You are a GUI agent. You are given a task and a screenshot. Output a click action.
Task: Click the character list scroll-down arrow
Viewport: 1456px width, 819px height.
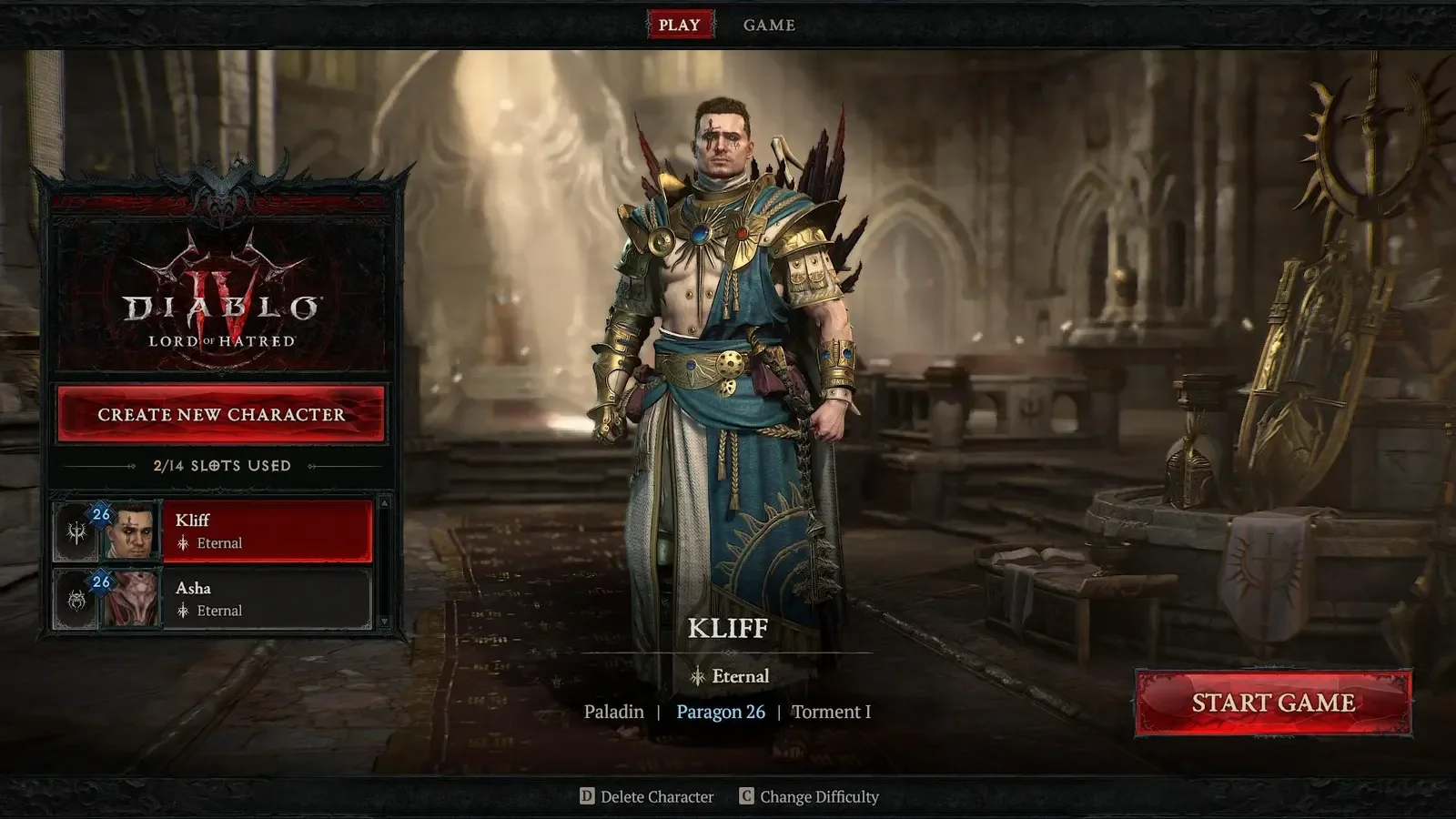click(384, 622)
